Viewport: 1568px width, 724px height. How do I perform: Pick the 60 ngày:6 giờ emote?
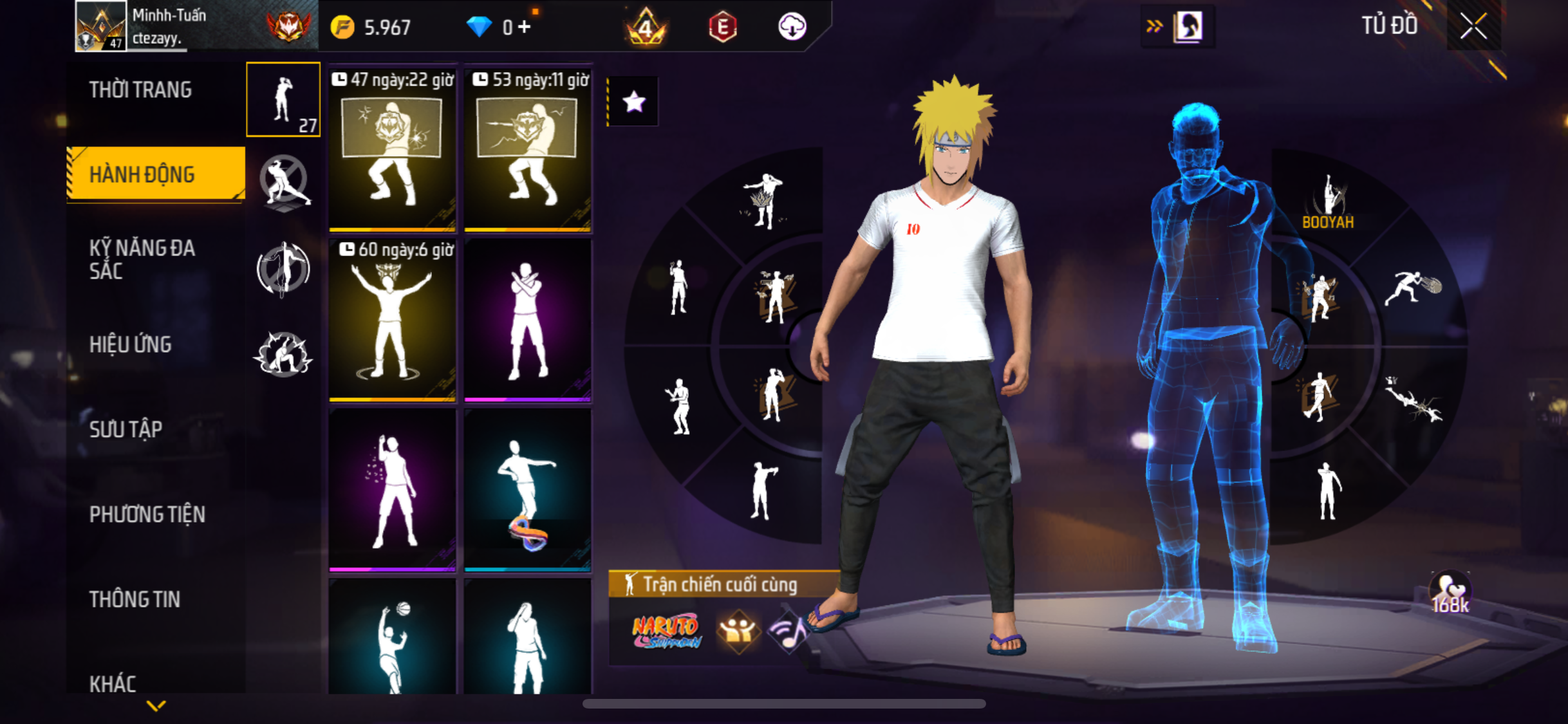[392, 320]
